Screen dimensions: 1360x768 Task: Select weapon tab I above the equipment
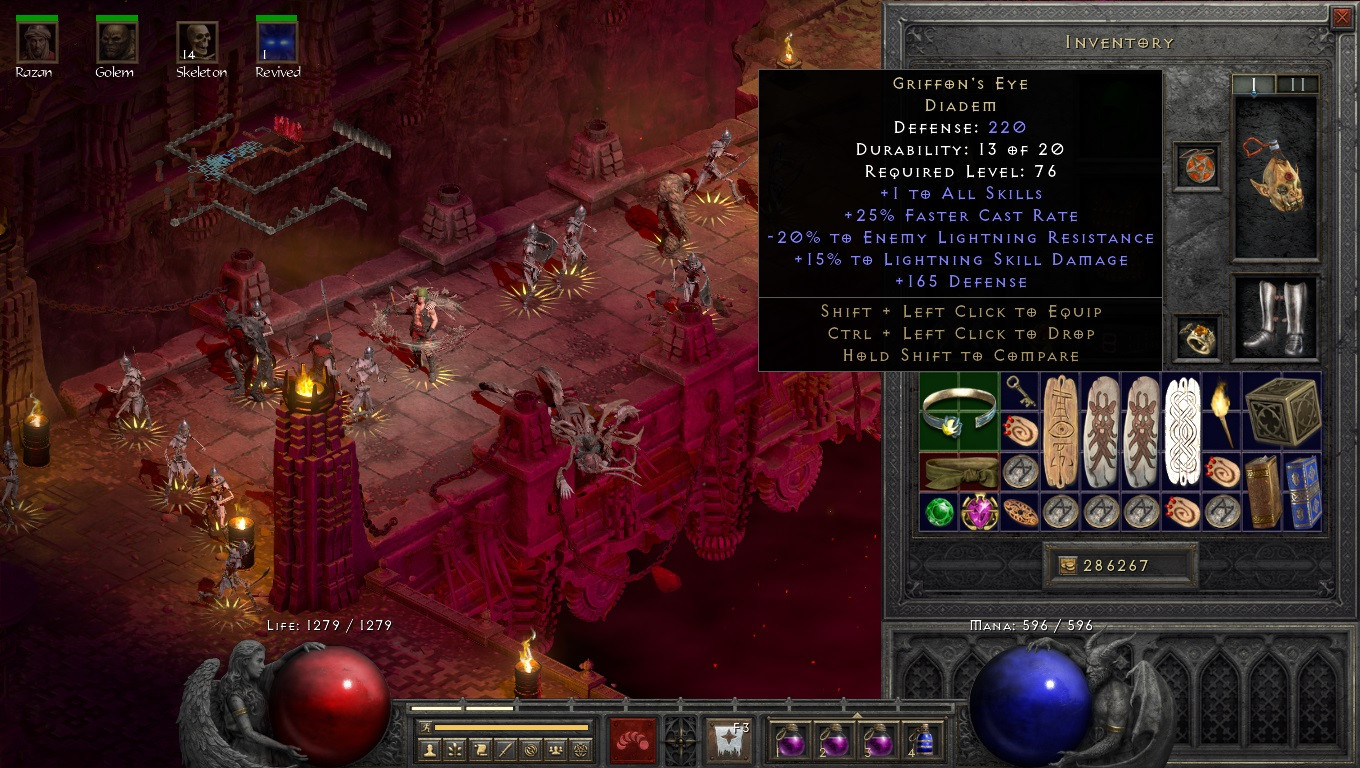(x=1253, y=84)
